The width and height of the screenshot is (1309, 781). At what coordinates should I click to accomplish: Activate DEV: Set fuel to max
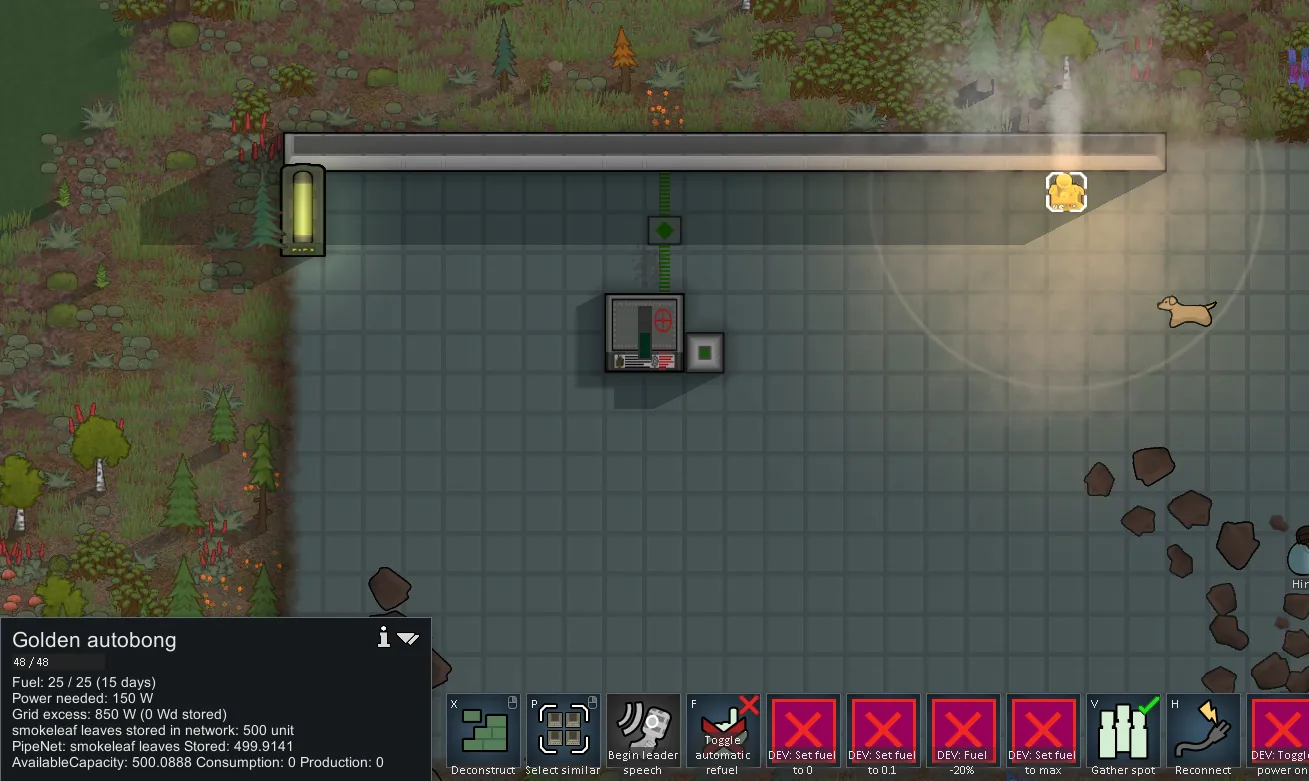tap(1043, 731)
